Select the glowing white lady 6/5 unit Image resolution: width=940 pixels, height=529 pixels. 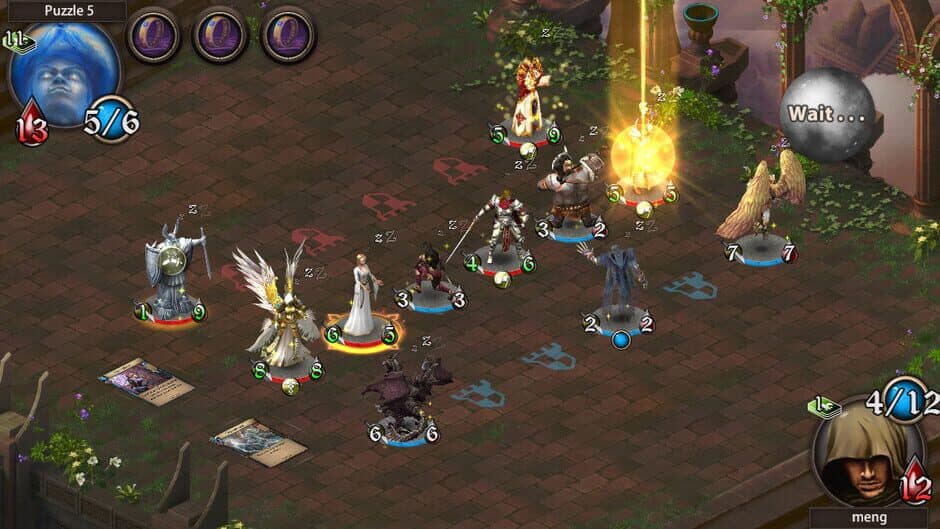coord(361,298)
